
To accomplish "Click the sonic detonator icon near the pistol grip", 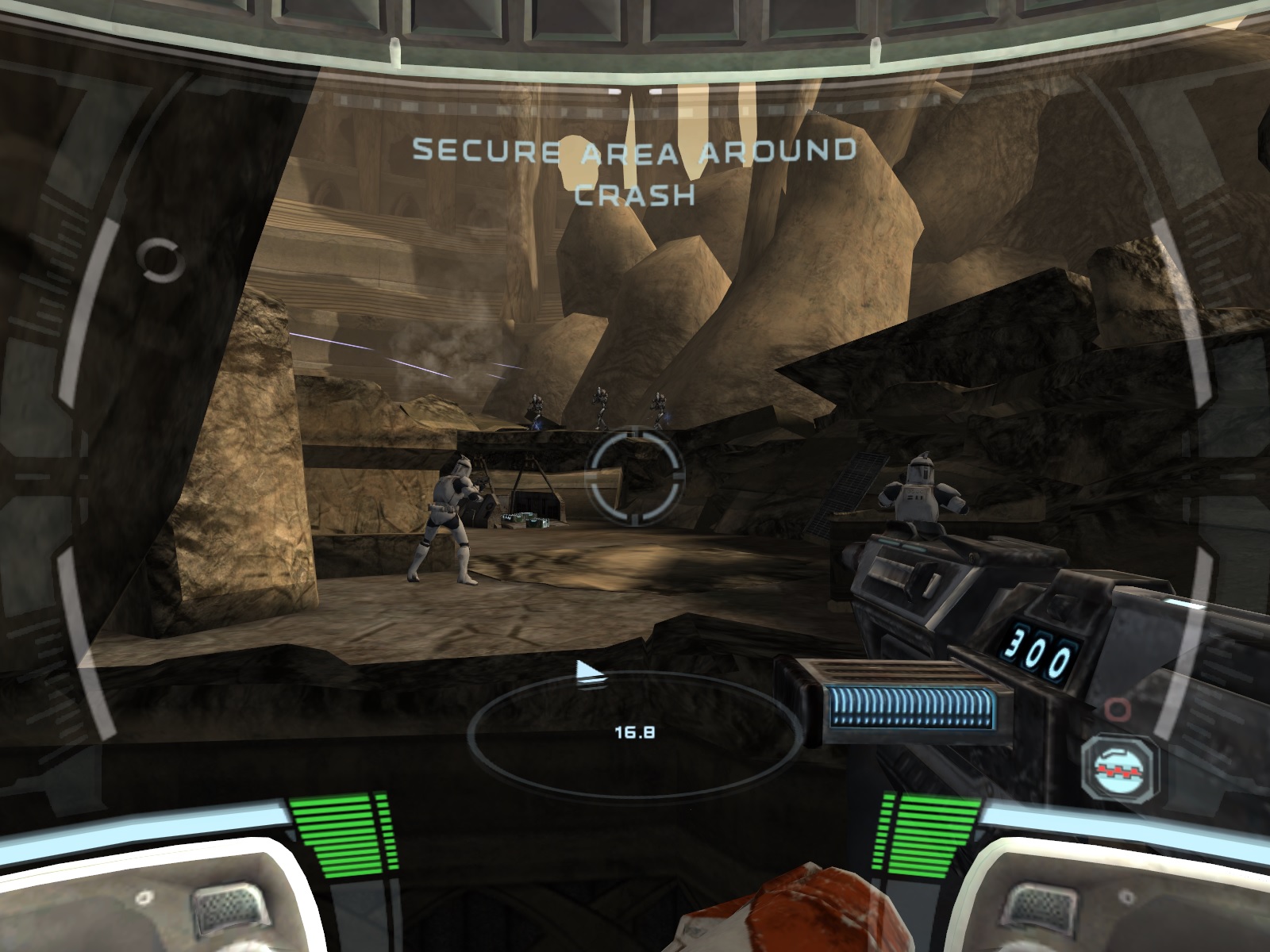I will coord(1121,768).
